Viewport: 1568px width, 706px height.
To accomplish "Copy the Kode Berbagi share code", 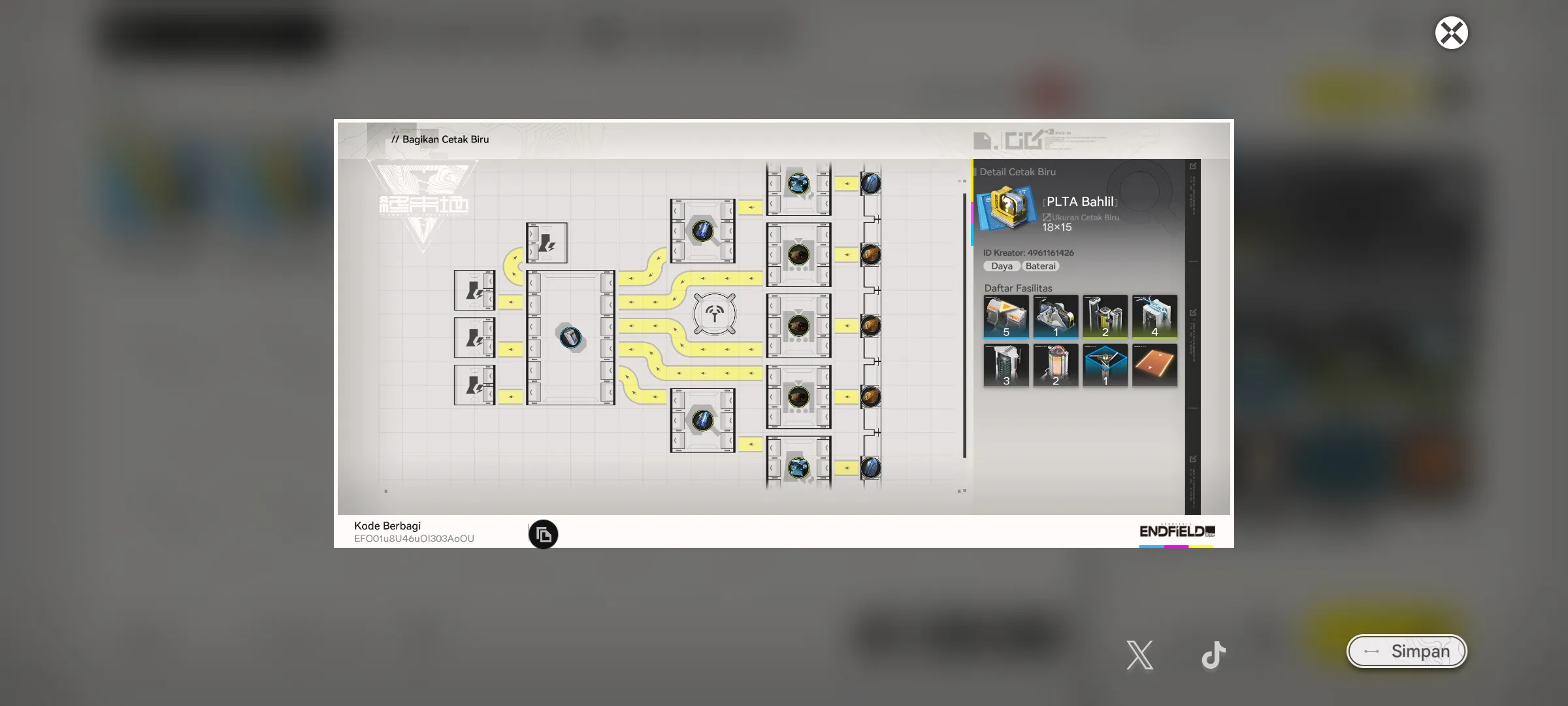I will 543,535.
